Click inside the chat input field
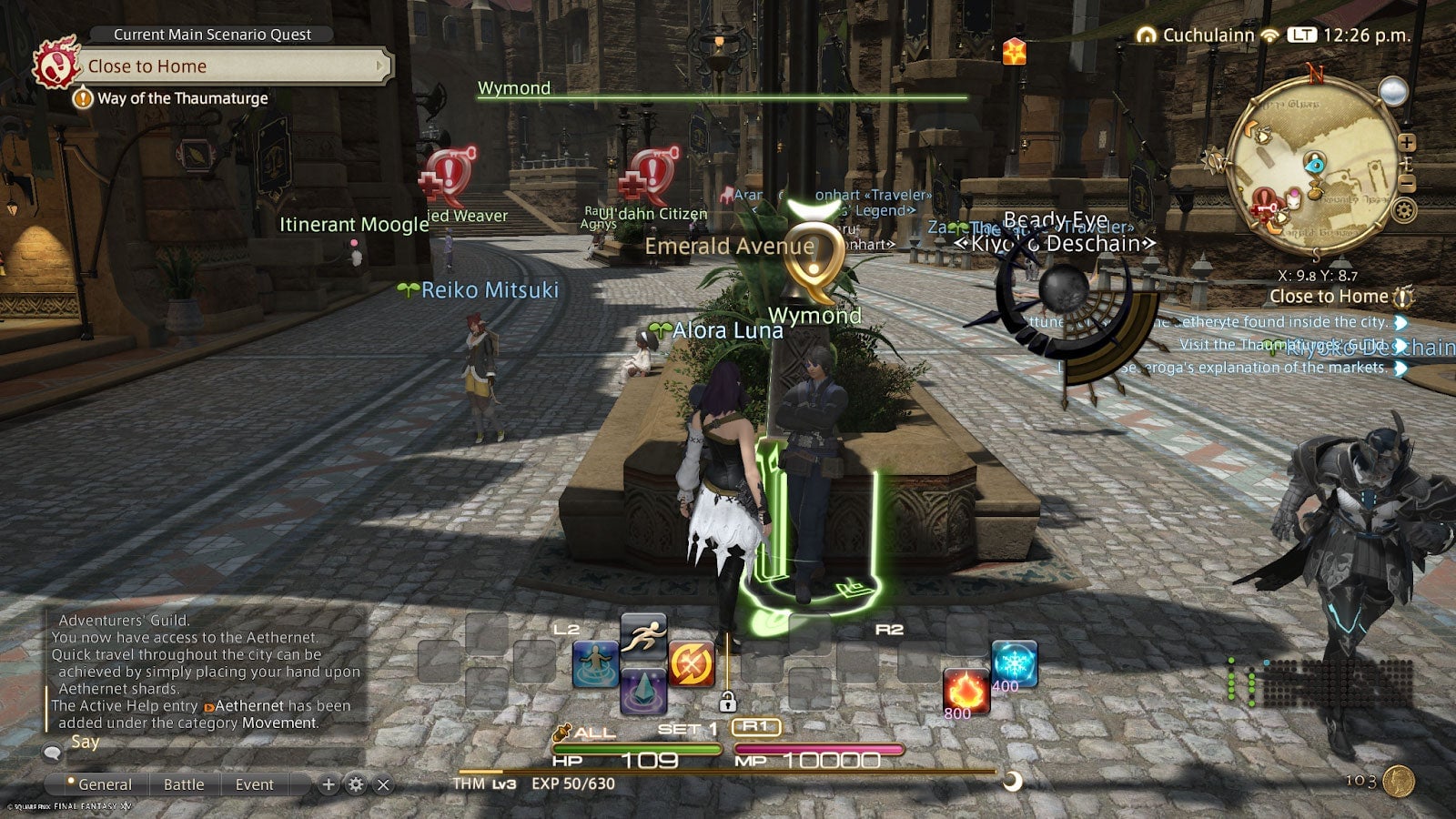Screen dimensions: 1456x819 pyautogui.click(x=227, y=755)
